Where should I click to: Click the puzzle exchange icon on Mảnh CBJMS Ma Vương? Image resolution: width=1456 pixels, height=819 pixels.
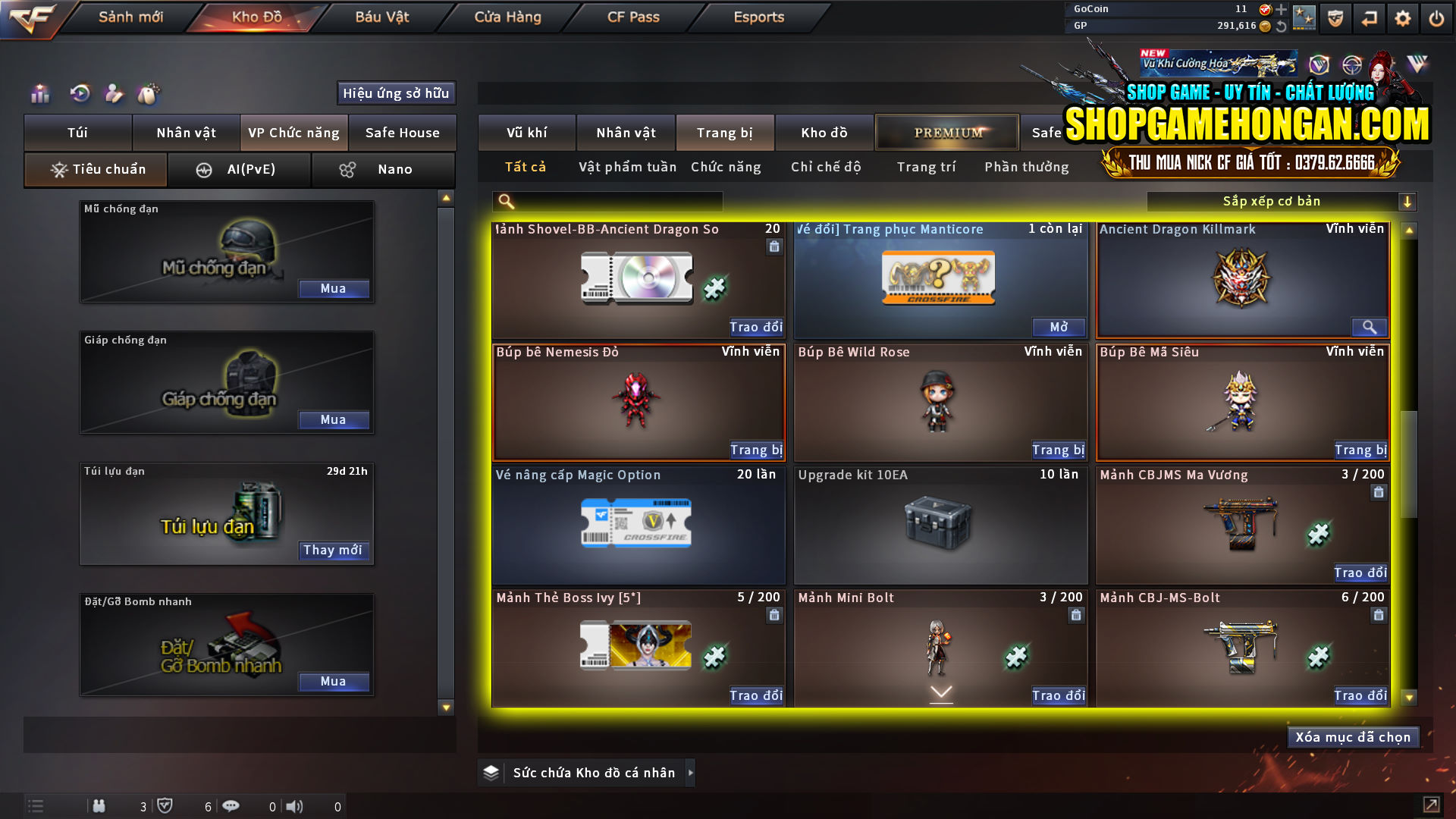click(1317, 533)
